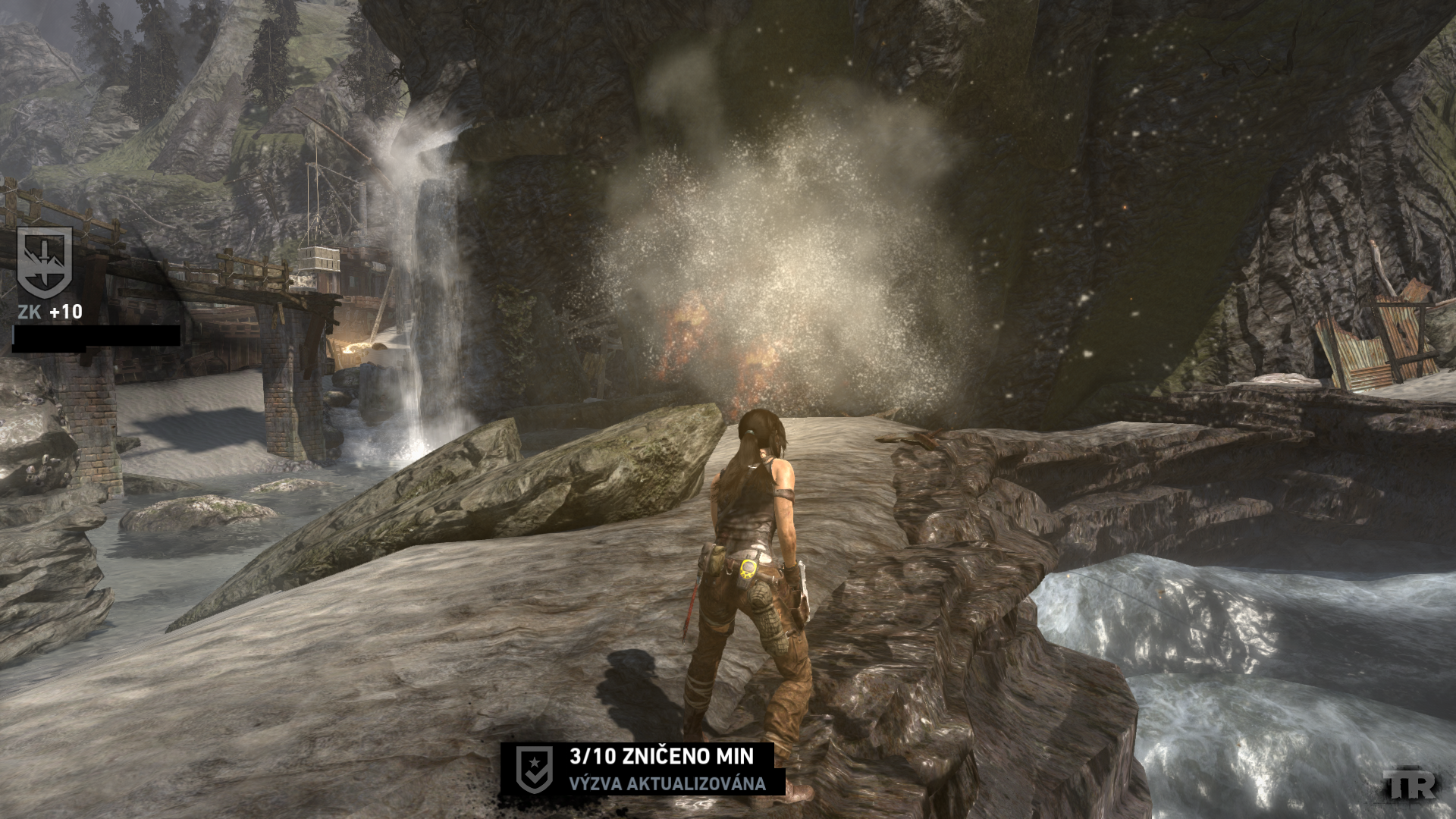This screenshot has height=819, width=1456.
Task: Click the challenge star shield icon
Action: point(533,769)
